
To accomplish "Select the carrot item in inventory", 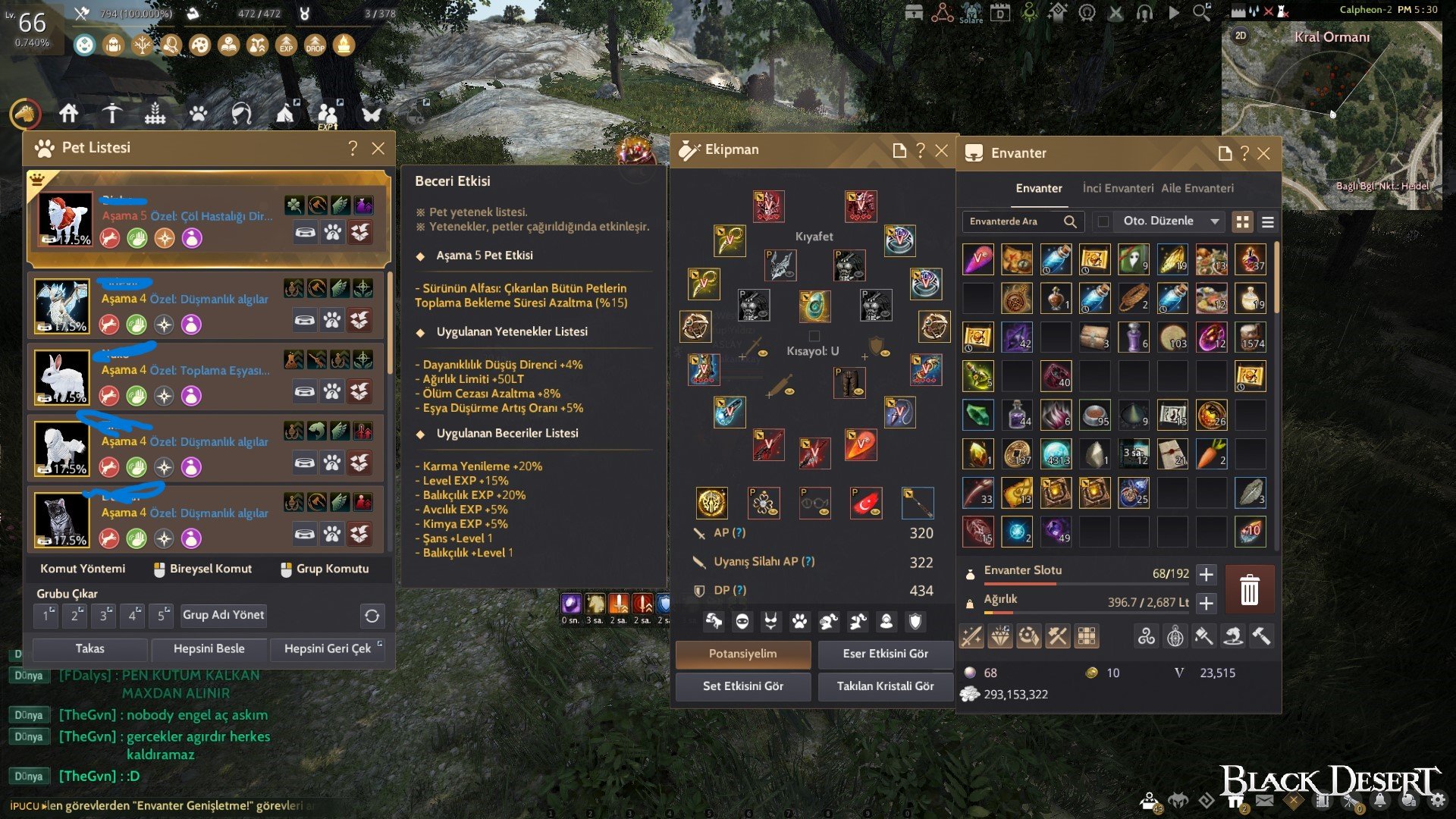I will click(1211, 453).
